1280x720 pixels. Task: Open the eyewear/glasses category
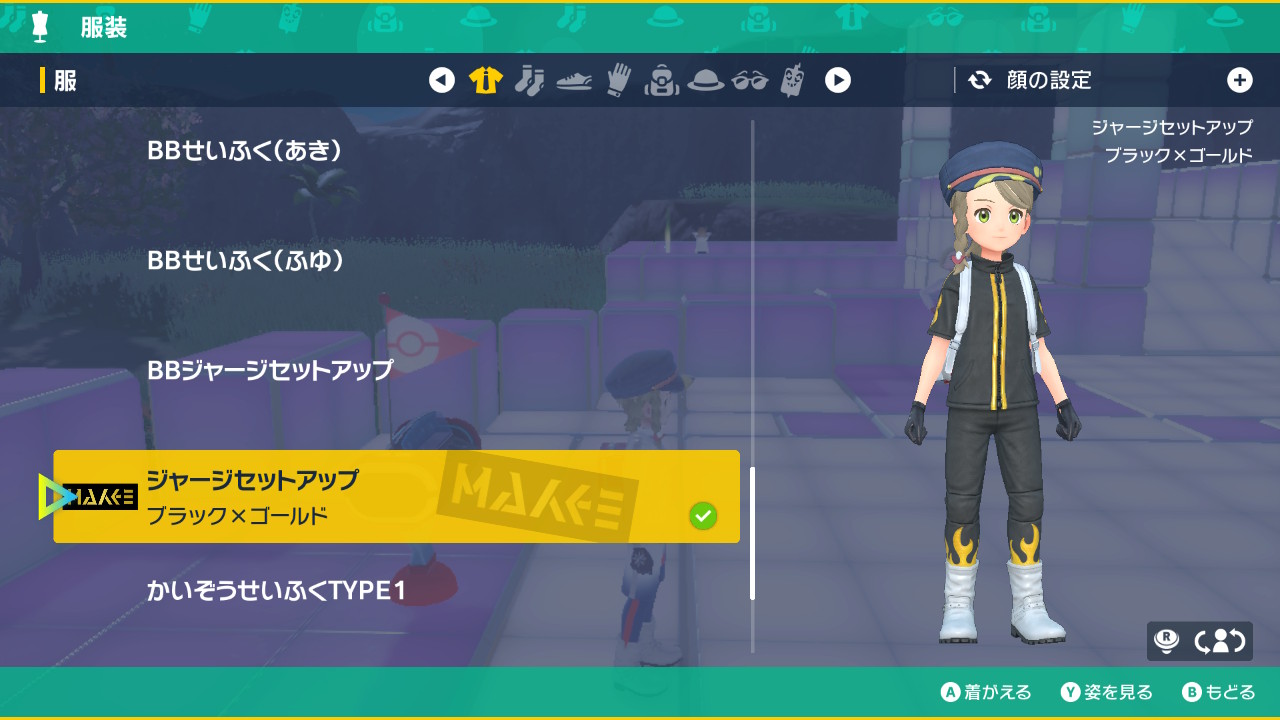(x=751, y=81)
